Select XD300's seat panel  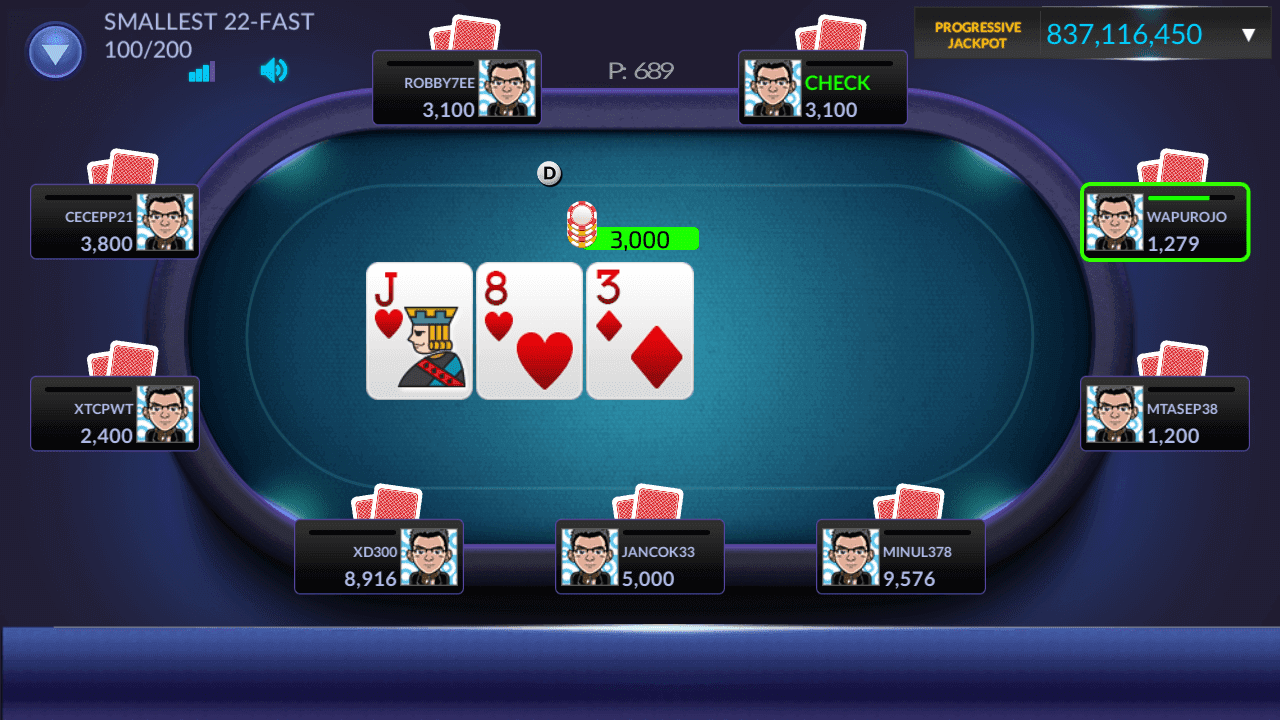[x=378, y=556]
